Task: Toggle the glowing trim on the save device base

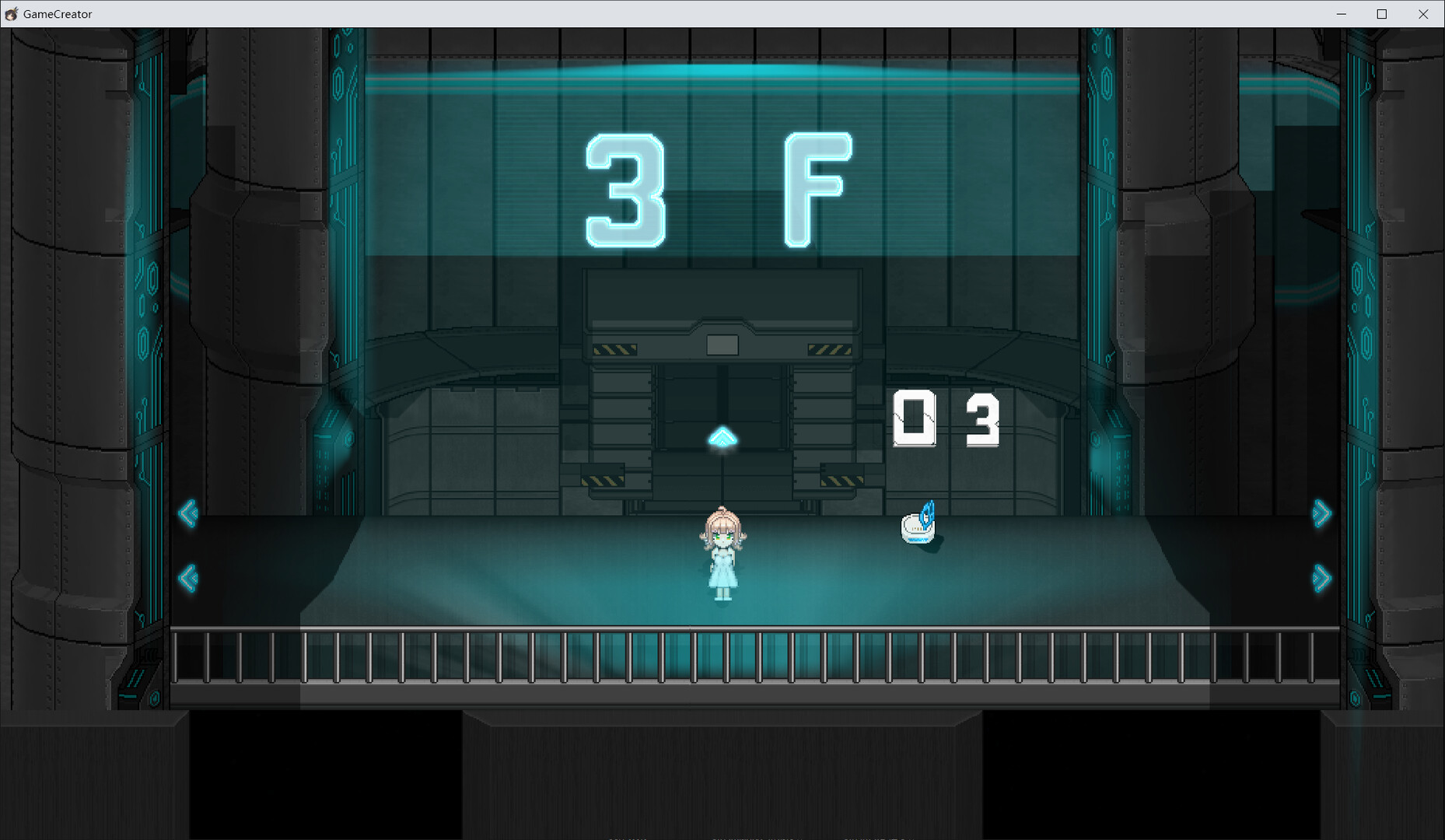Action: coord(918,538)
